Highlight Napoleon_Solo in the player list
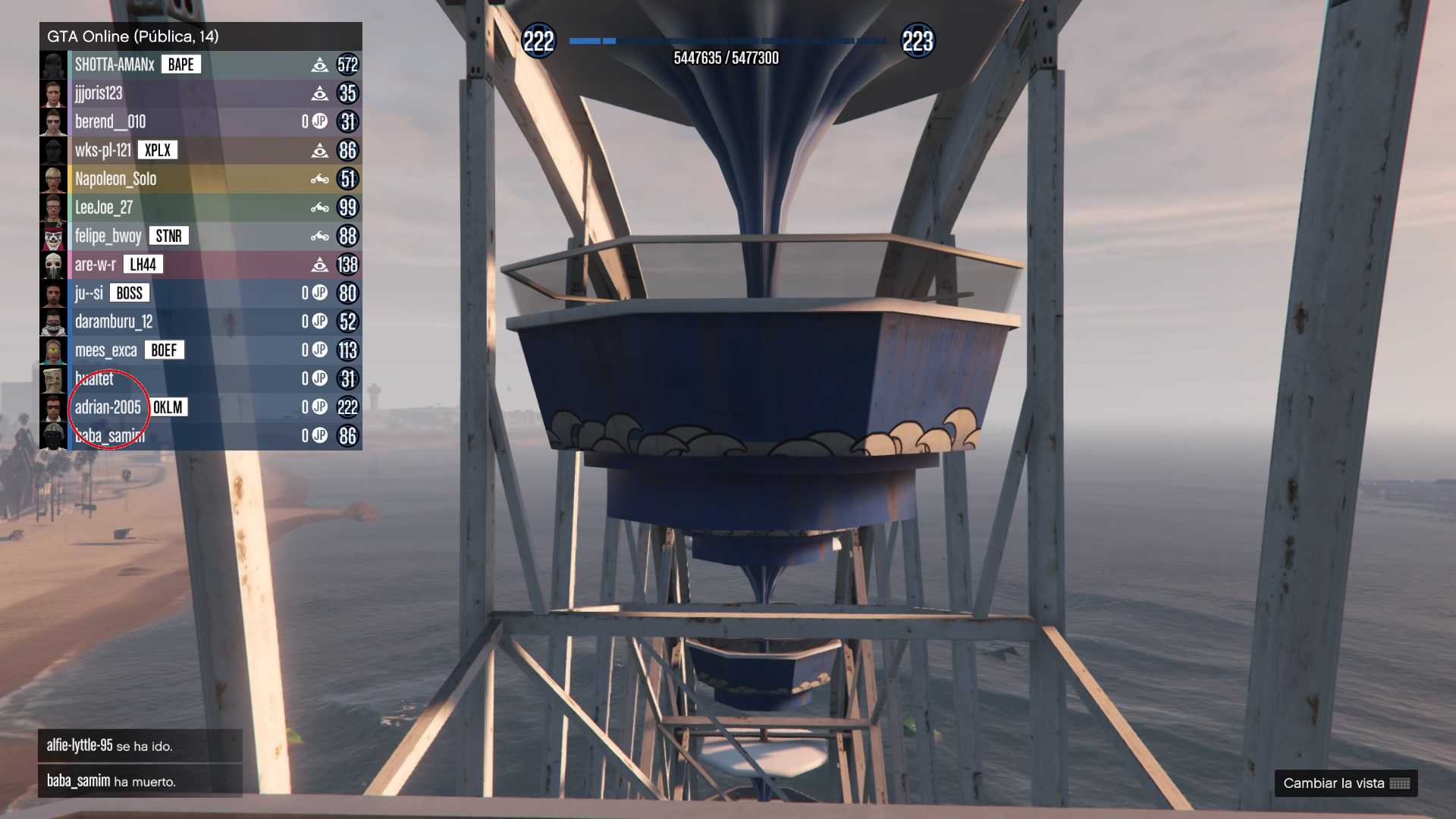 (x=115, y=179)
